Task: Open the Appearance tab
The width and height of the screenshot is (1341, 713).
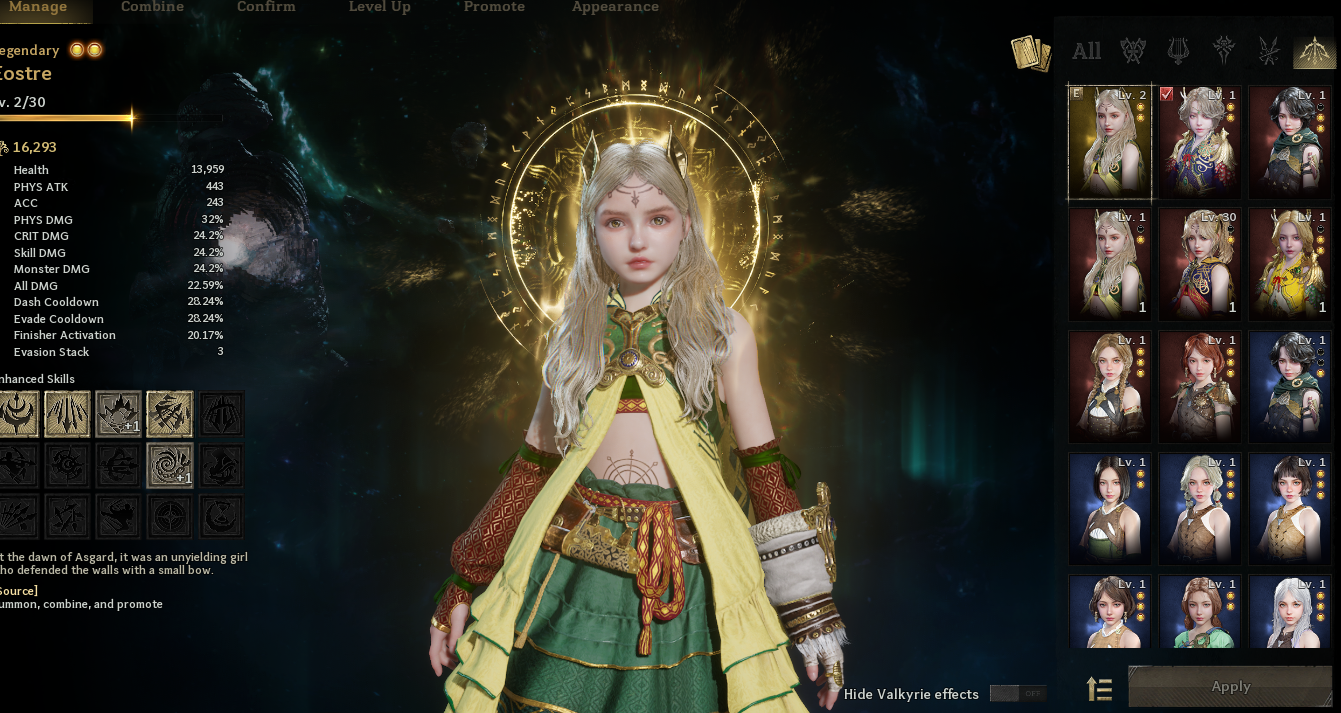Action: (615, 8)
